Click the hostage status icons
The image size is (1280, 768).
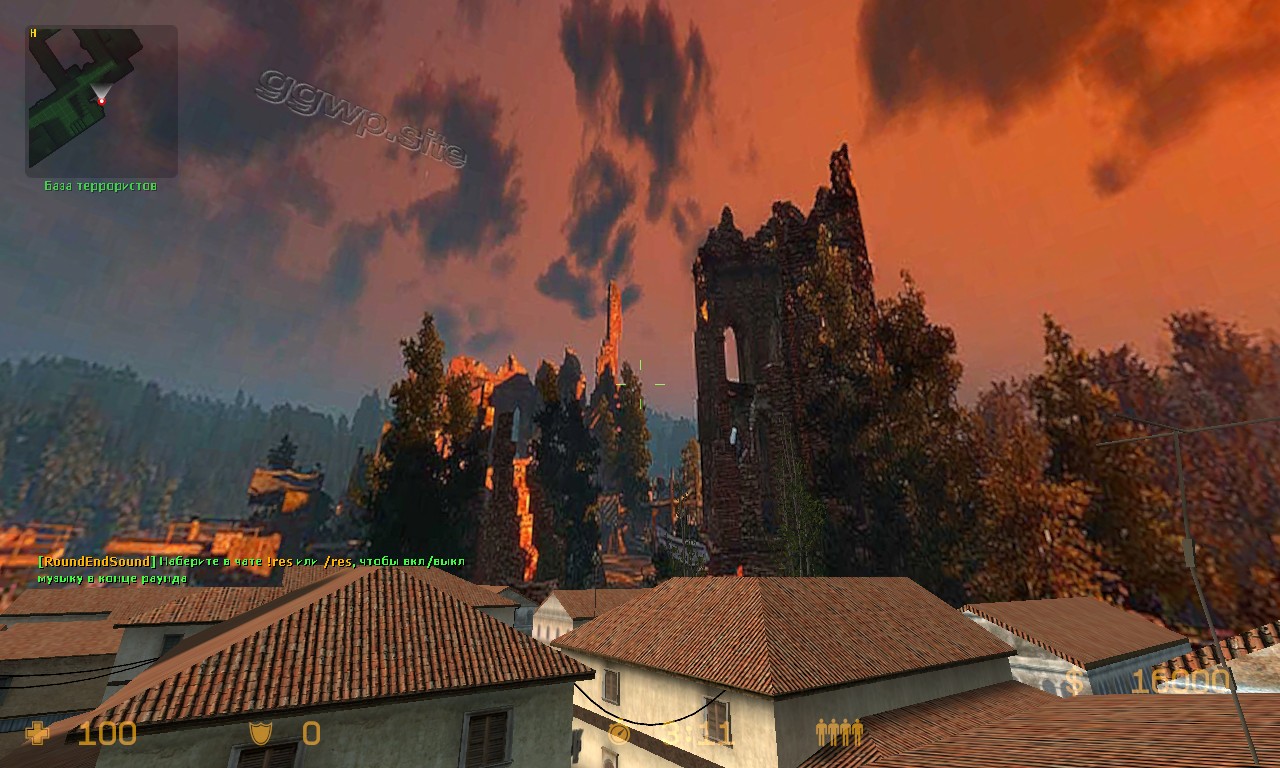click(x=838, y=733)
